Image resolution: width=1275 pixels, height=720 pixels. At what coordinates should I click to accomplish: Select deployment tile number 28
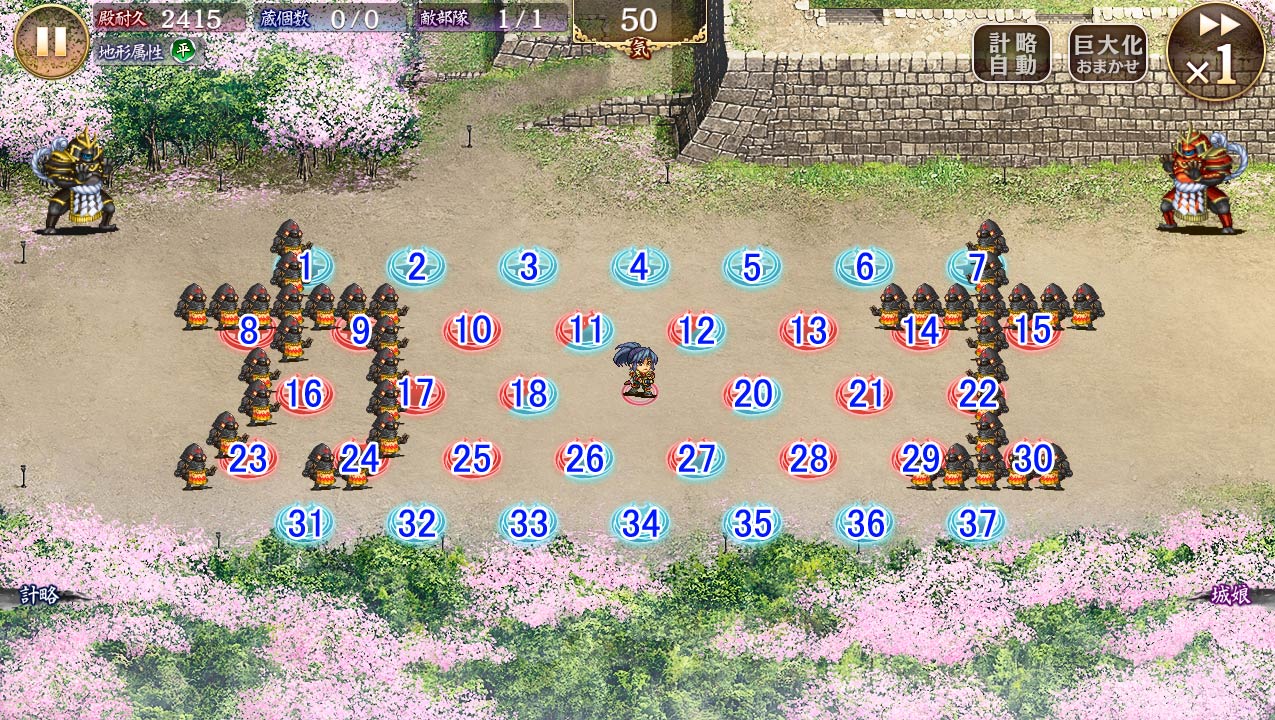pos(808,459)
